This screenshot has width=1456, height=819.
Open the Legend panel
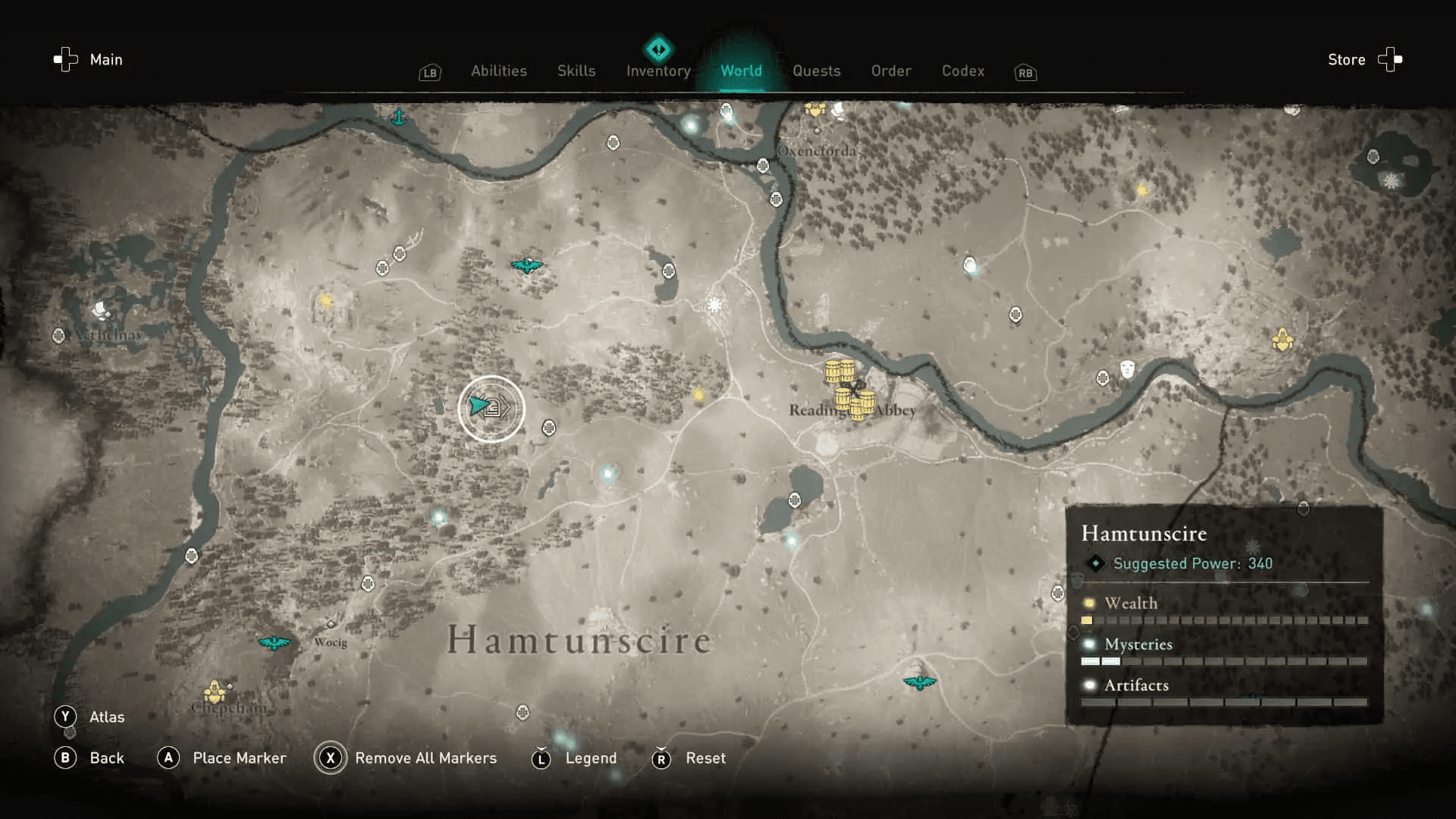[541, 758]
